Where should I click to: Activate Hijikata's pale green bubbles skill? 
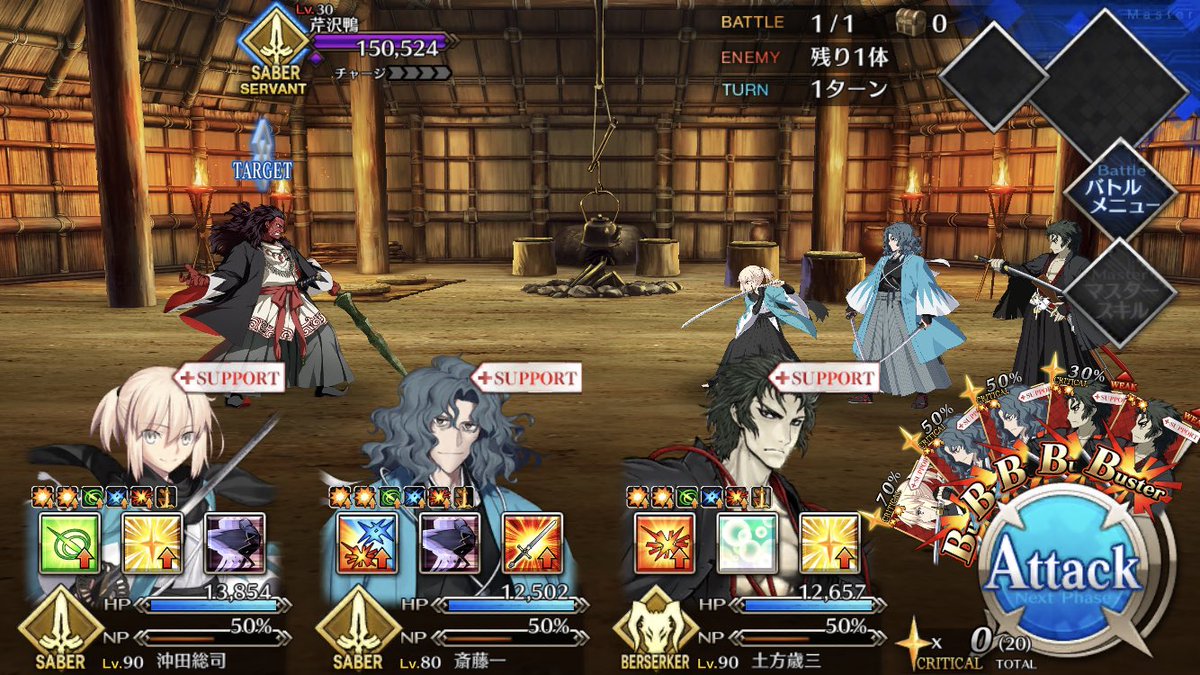(x=747, y=543)
